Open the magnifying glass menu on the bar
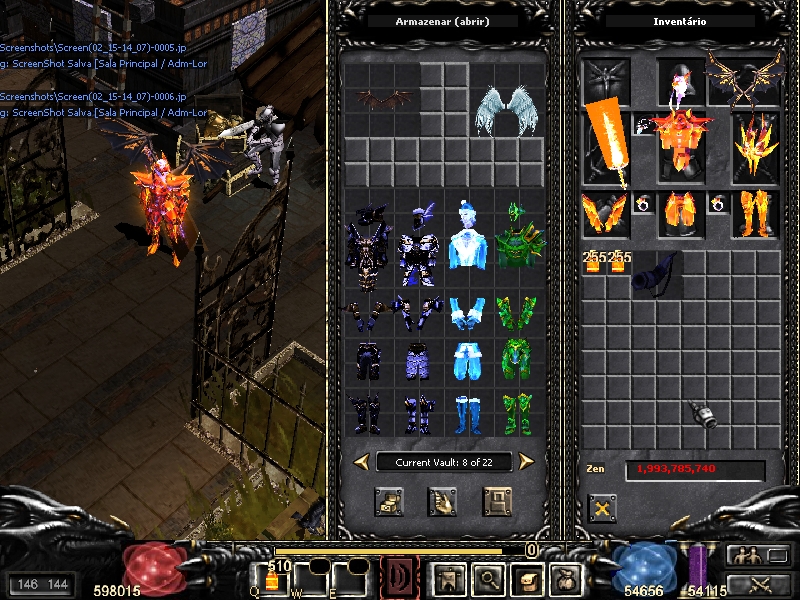The image size is (800, 600). (489, 578)
